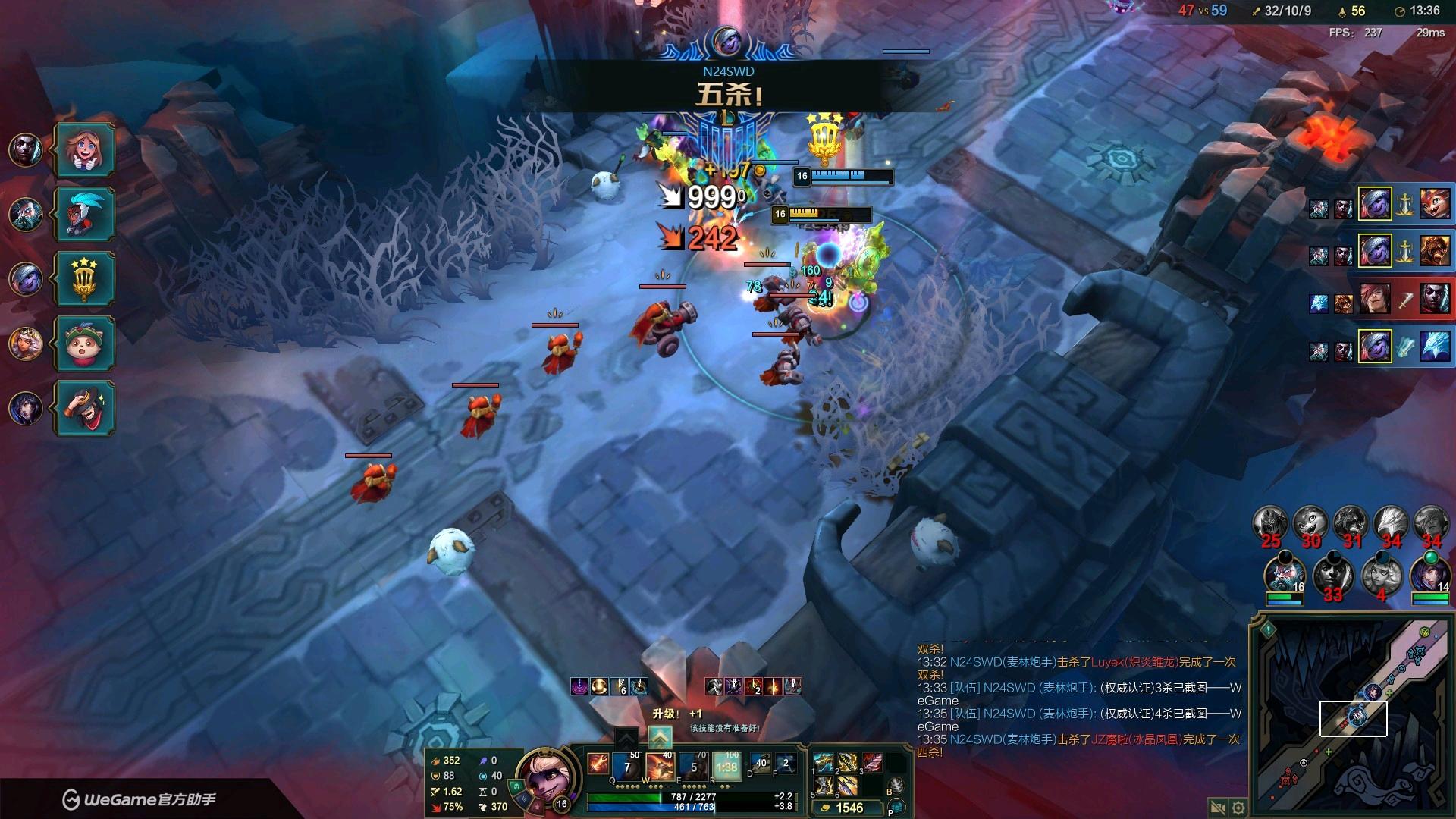Select the item in inventory slot 1

click(x=824, y=762)
